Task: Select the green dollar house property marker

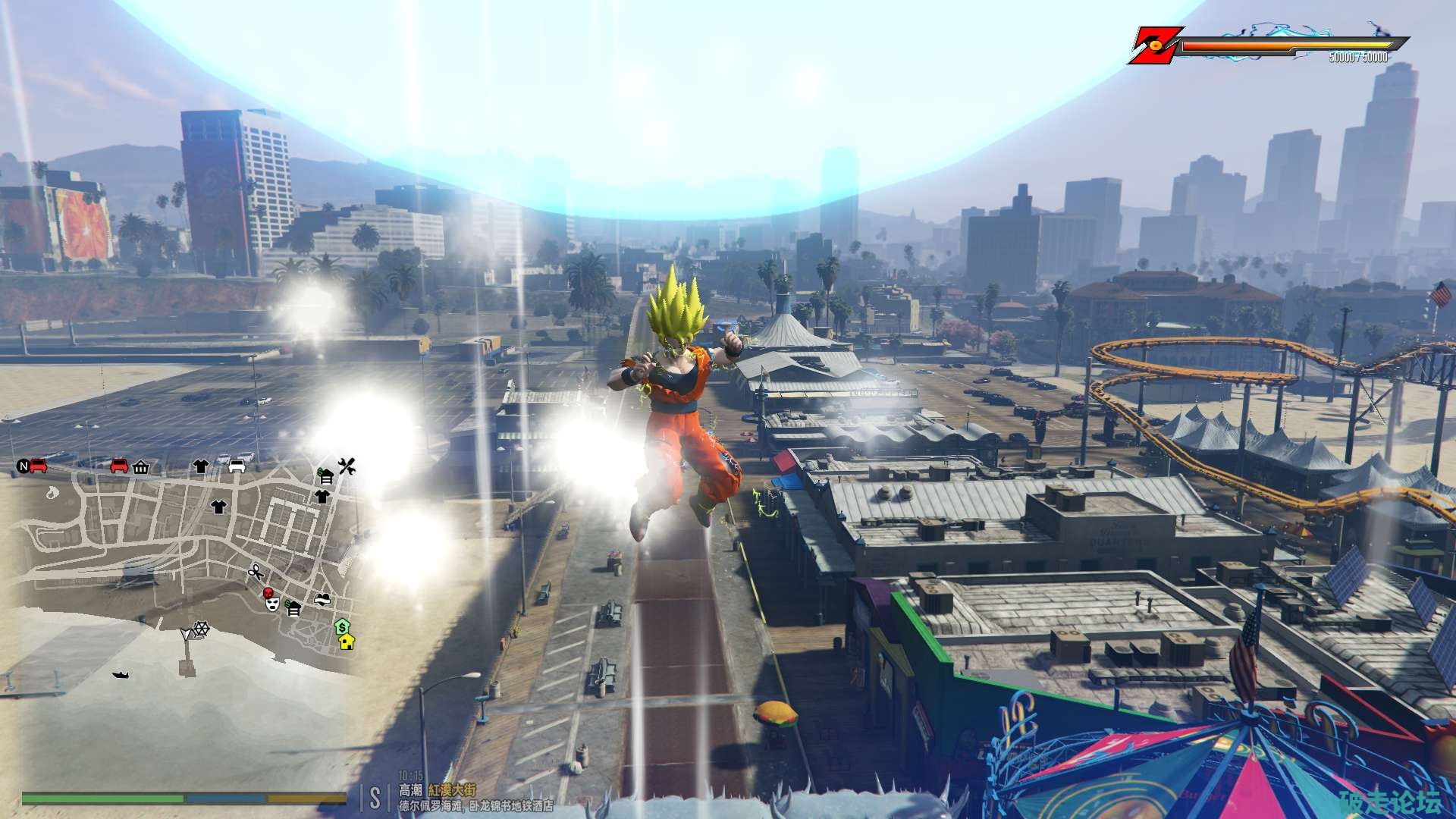Action: pyautogui.click(x=343, y=627)
